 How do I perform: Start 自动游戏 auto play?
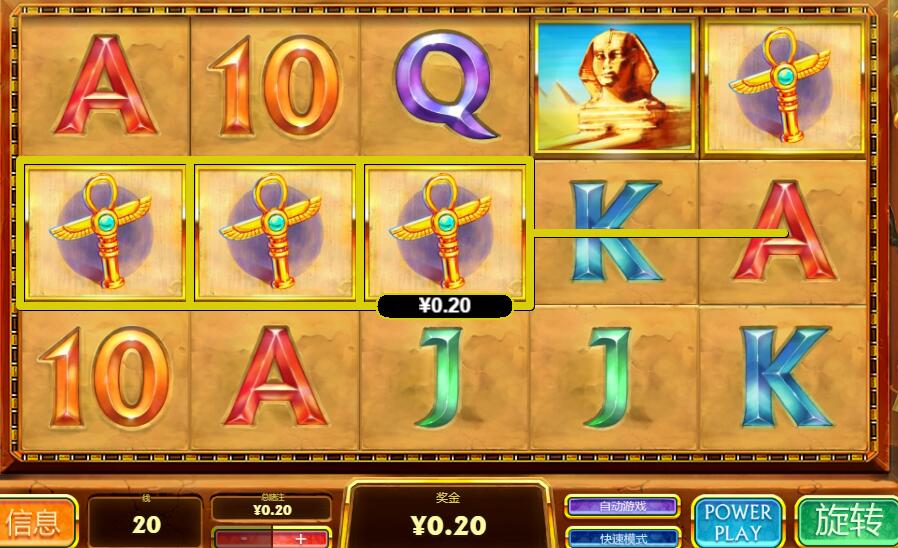(x=622, y=506)
